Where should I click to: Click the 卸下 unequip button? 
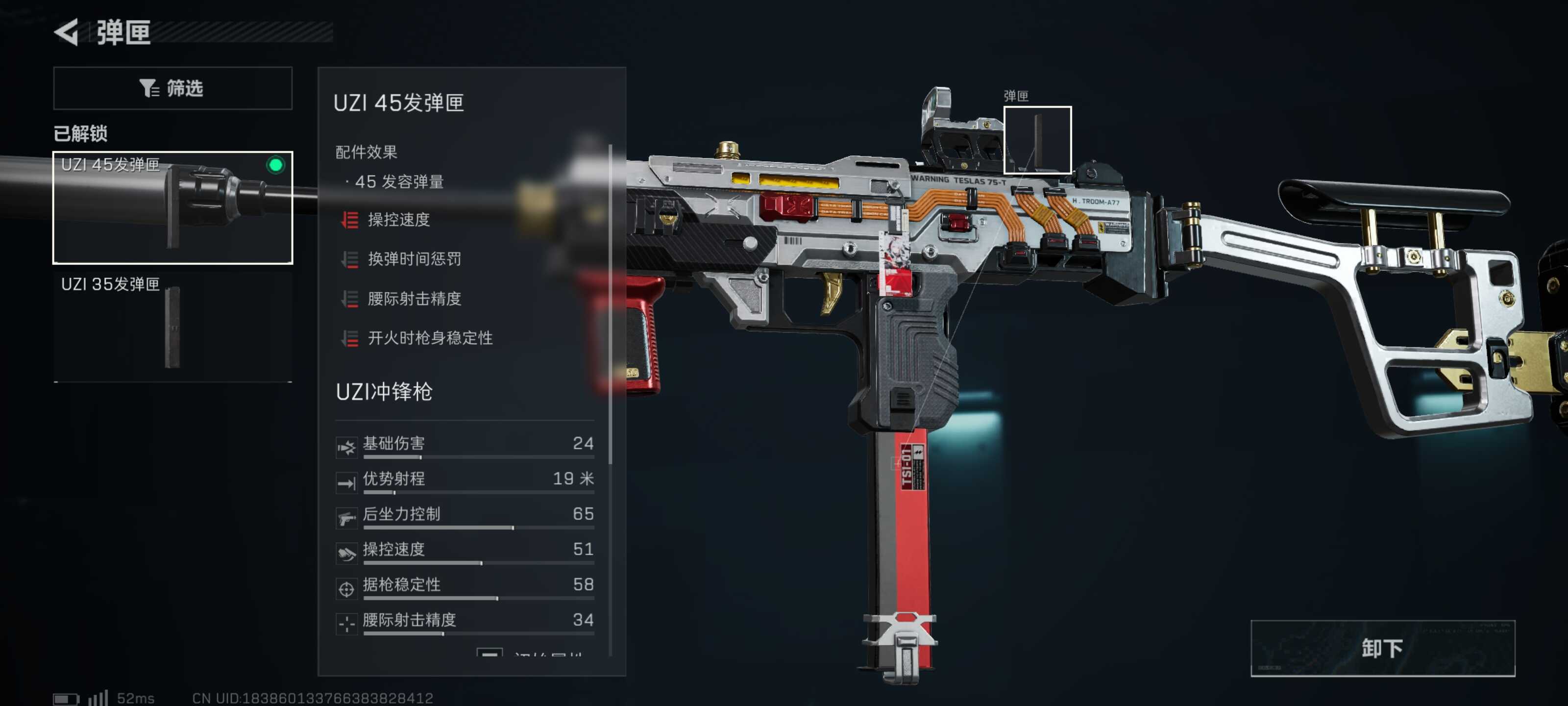1382,648
